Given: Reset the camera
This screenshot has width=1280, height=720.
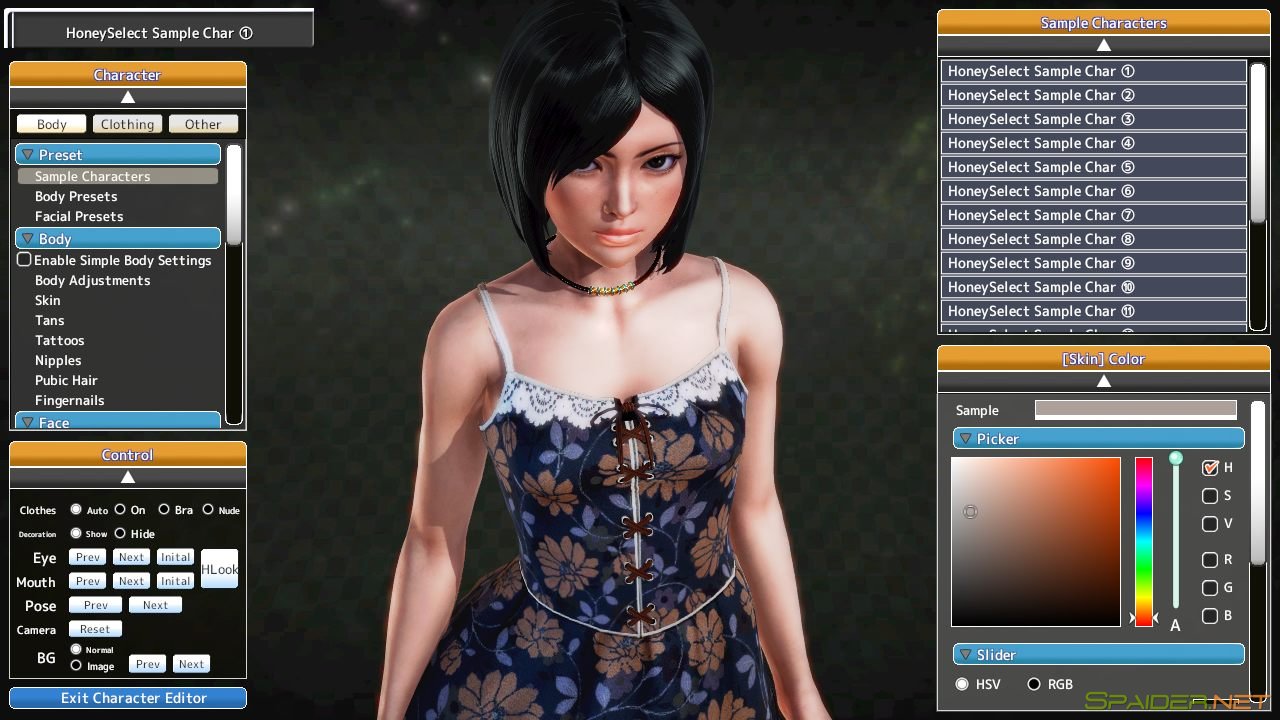Looking at the screenshot, I should click(x=95, y=628).
